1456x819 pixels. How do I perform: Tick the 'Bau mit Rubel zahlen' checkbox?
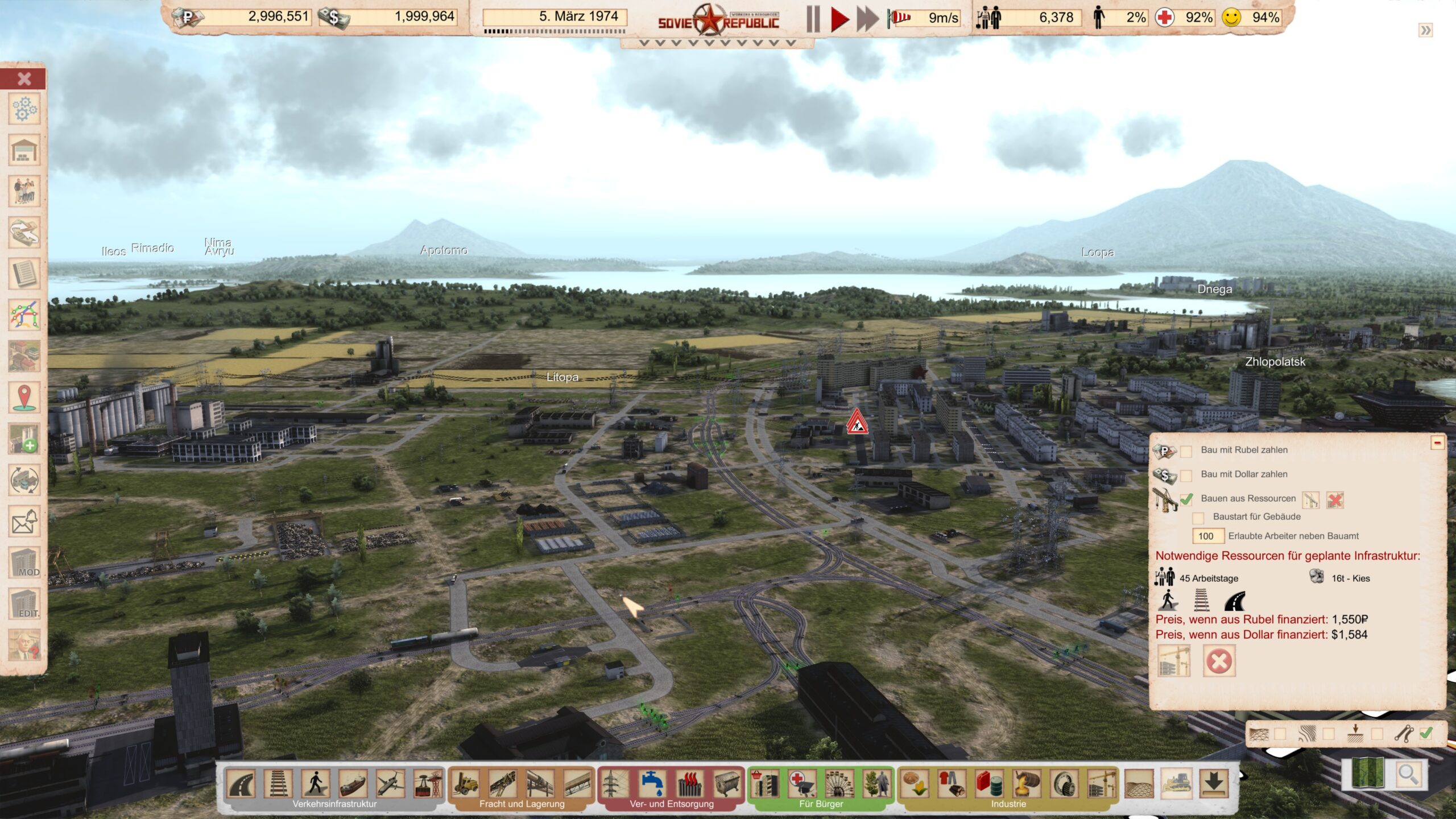pos(1186,451)
